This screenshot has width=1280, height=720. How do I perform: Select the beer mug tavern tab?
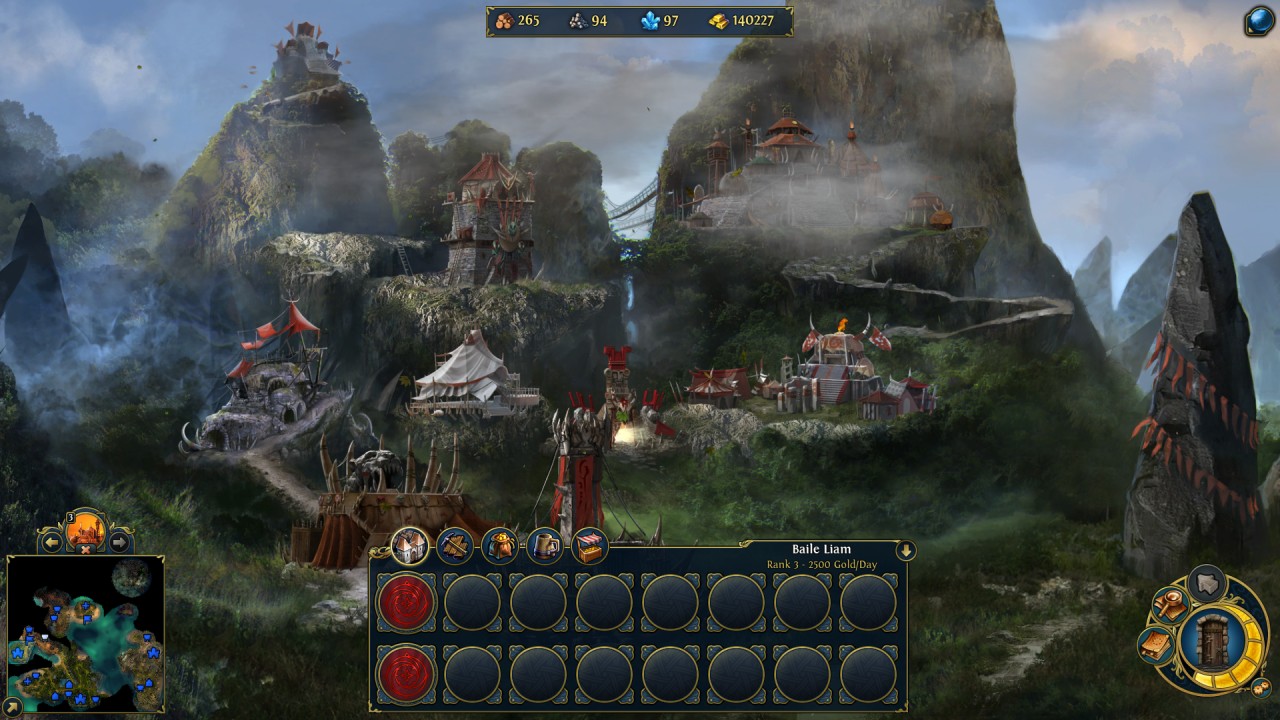545,546
